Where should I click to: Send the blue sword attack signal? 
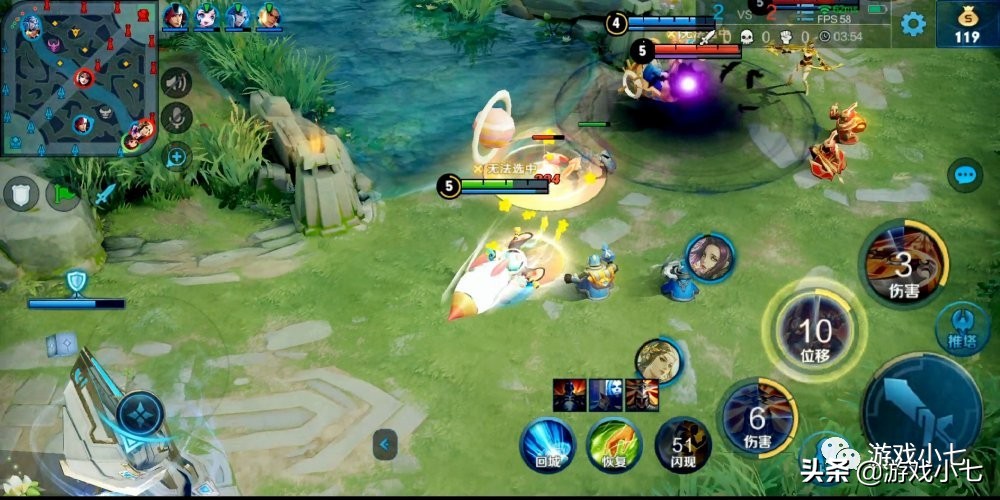coord(105,194)
